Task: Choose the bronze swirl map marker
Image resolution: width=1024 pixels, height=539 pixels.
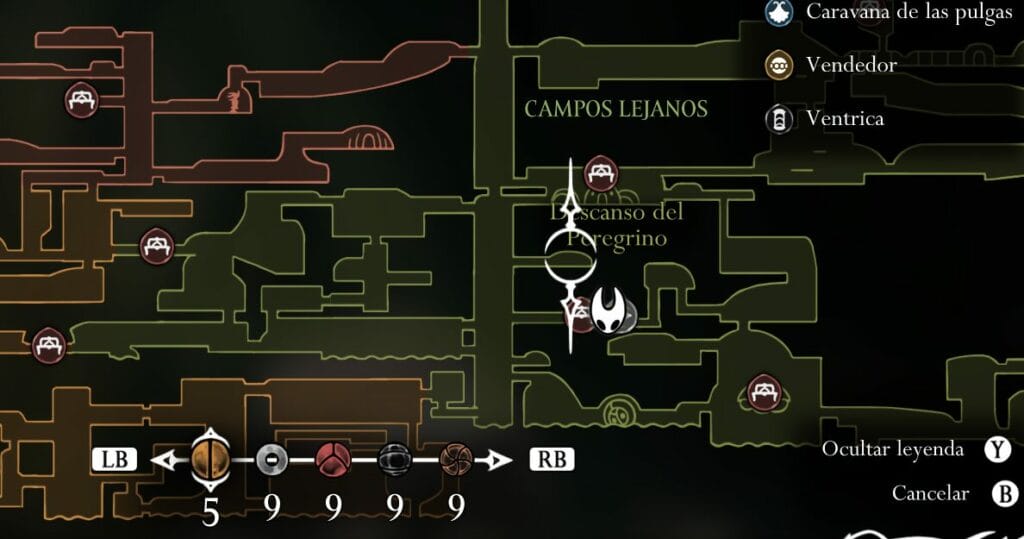Action: (456, 460)
